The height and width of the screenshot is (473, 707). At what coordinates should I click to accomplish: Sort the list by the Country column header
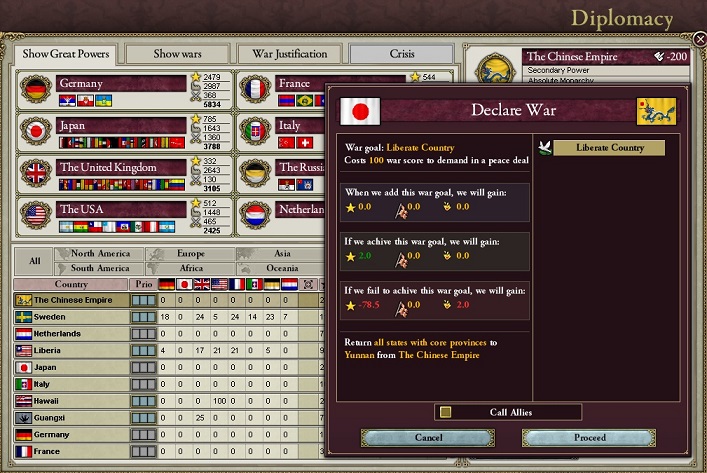[x=71, y=284]
